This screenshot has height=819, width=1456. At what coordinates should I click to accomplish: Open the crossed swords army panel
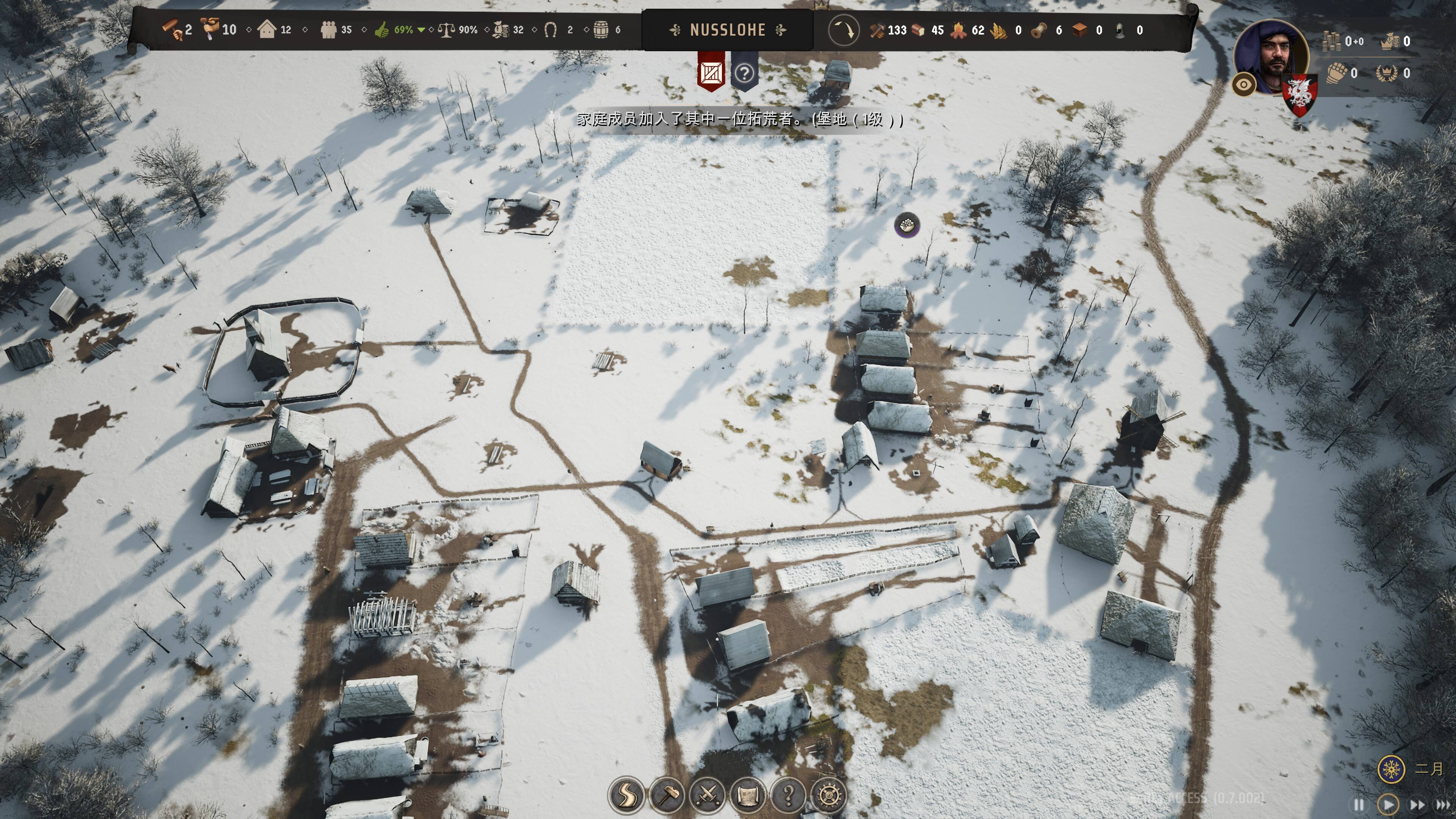(x=707, y=795)
